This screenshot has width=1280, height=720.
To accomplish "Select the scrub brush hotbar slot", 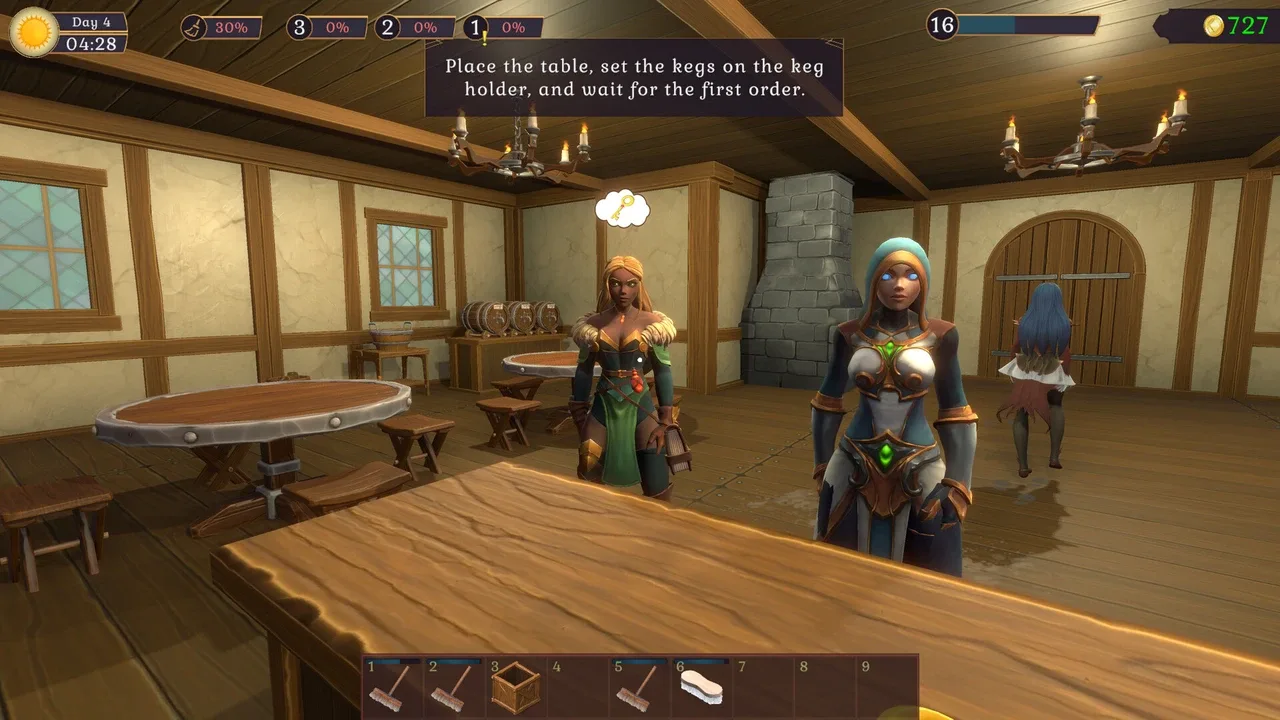I will pyautogui.click(x=700, y=687).
